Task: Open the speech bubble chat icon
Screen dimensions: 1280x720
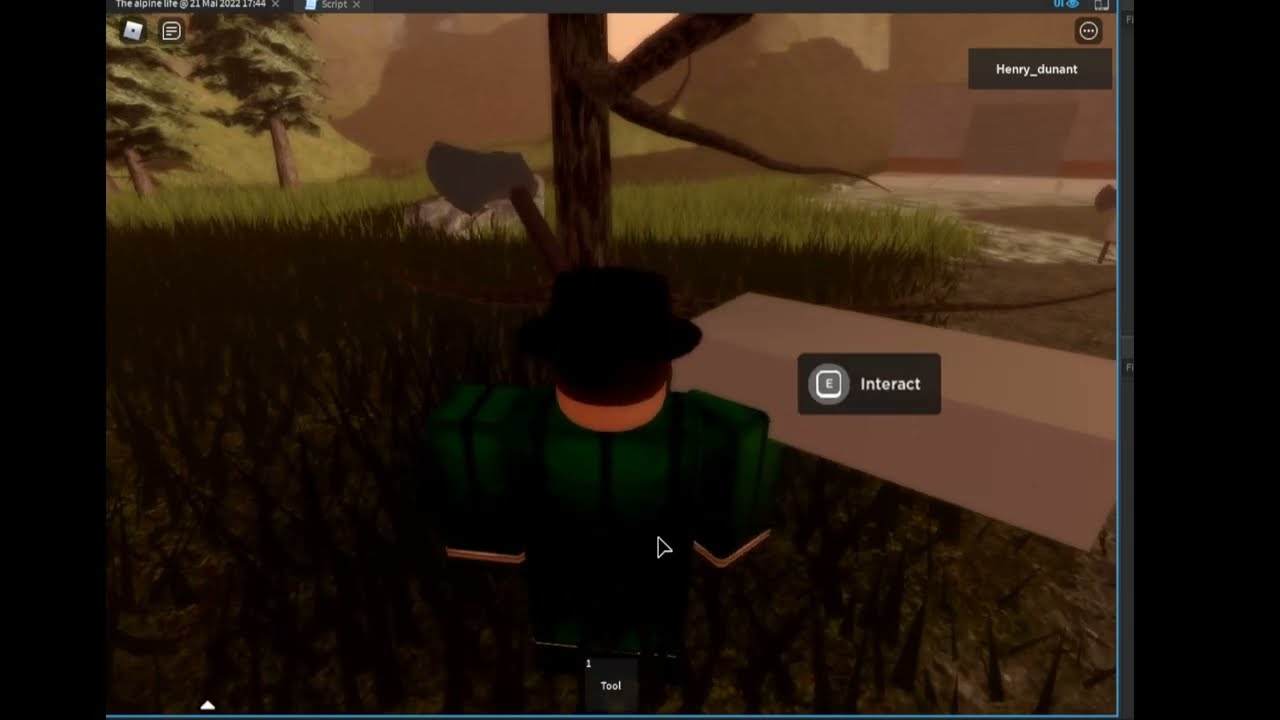Action: coord(170,31)
